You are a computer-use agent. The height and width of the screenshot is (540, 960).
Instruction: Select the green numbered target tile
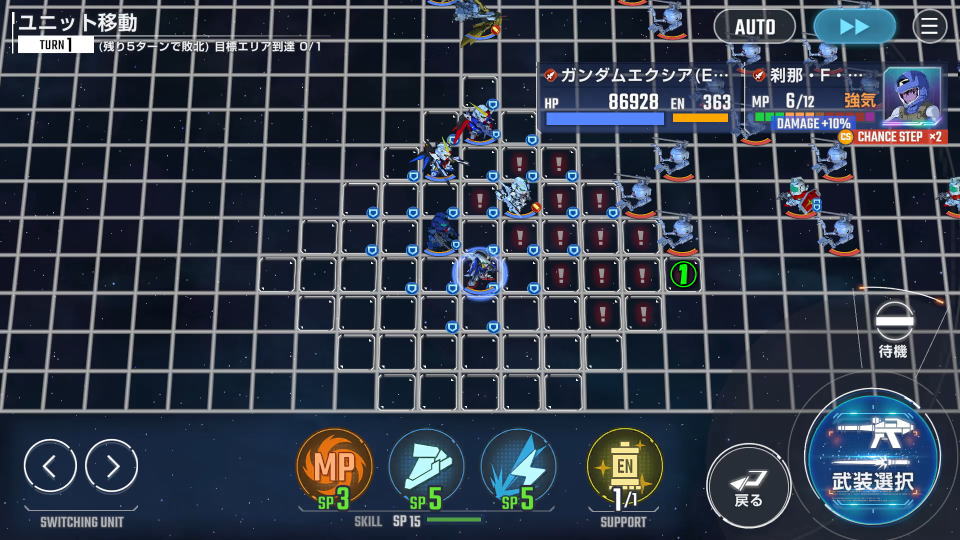[x=683, y=273]
